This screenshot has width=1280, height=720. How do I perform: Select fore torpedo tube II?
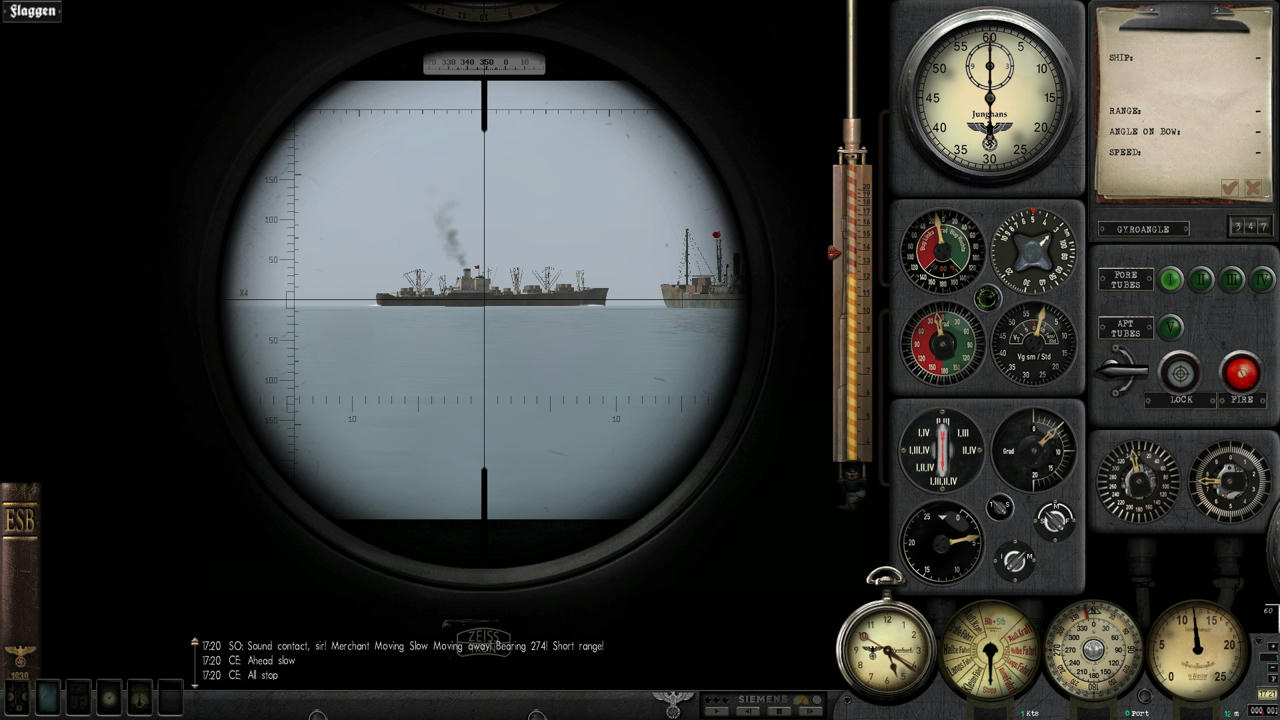1201,279
